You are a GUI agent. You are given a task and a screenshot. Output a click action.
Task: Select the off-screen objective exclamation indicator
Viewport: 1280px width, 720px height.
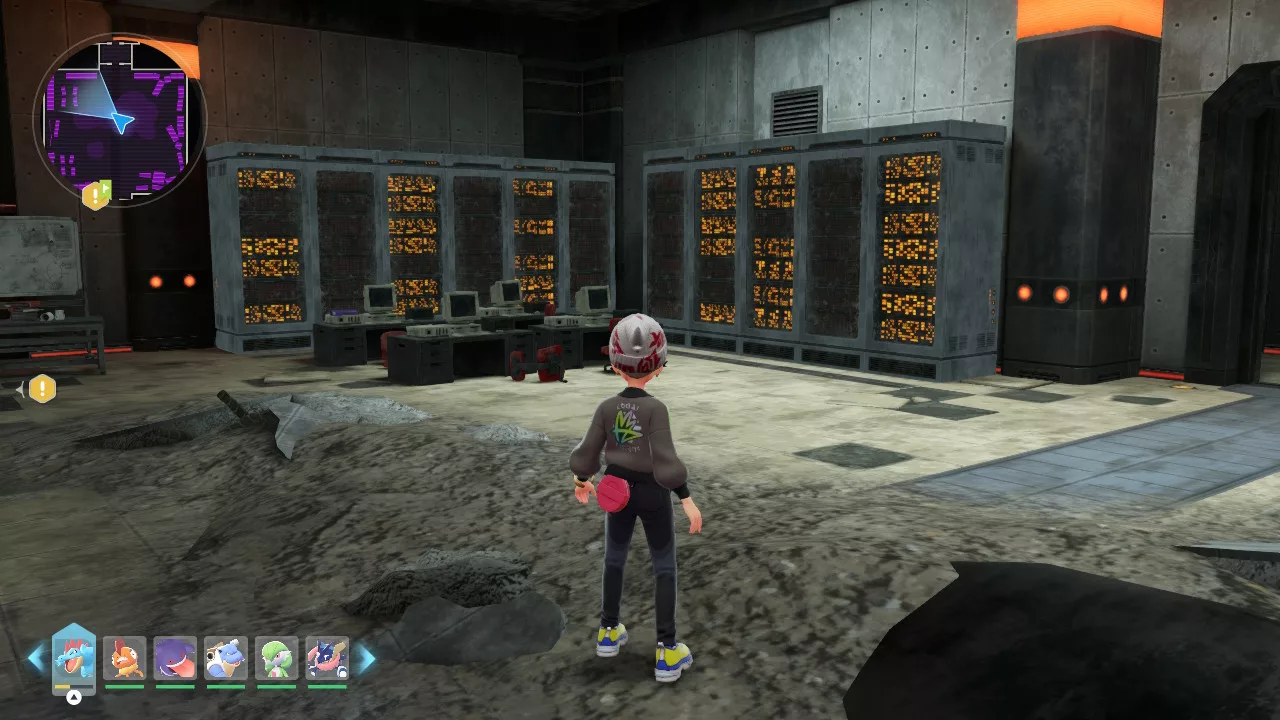(x=41, y=388)
